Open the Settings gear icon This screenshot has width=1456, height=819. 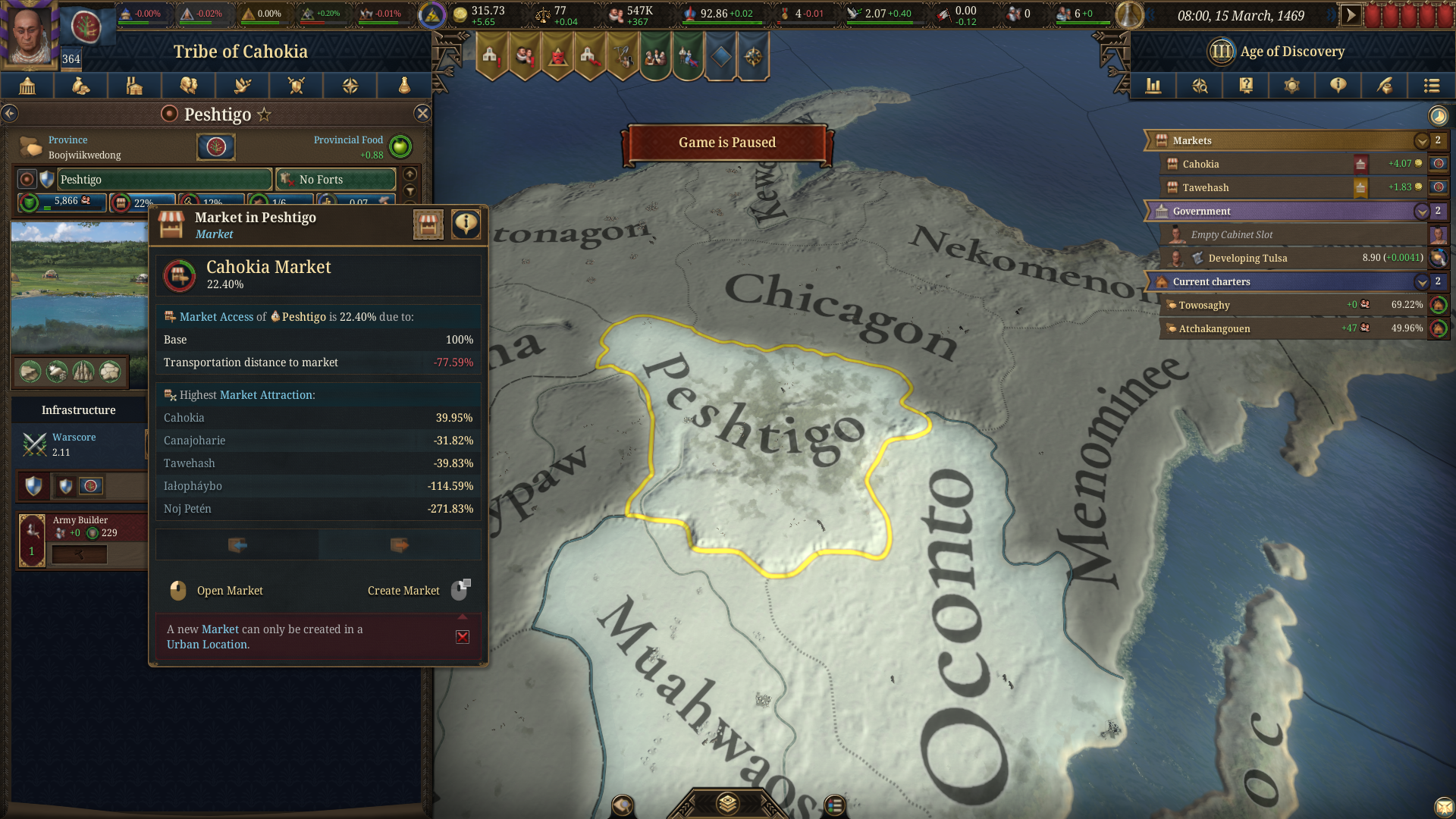click(1291, 86)
